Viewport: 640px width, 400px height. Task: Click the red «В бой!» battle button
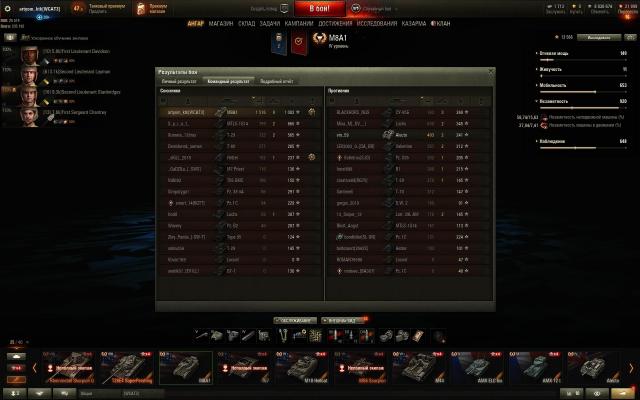click(x=319, y=8)
